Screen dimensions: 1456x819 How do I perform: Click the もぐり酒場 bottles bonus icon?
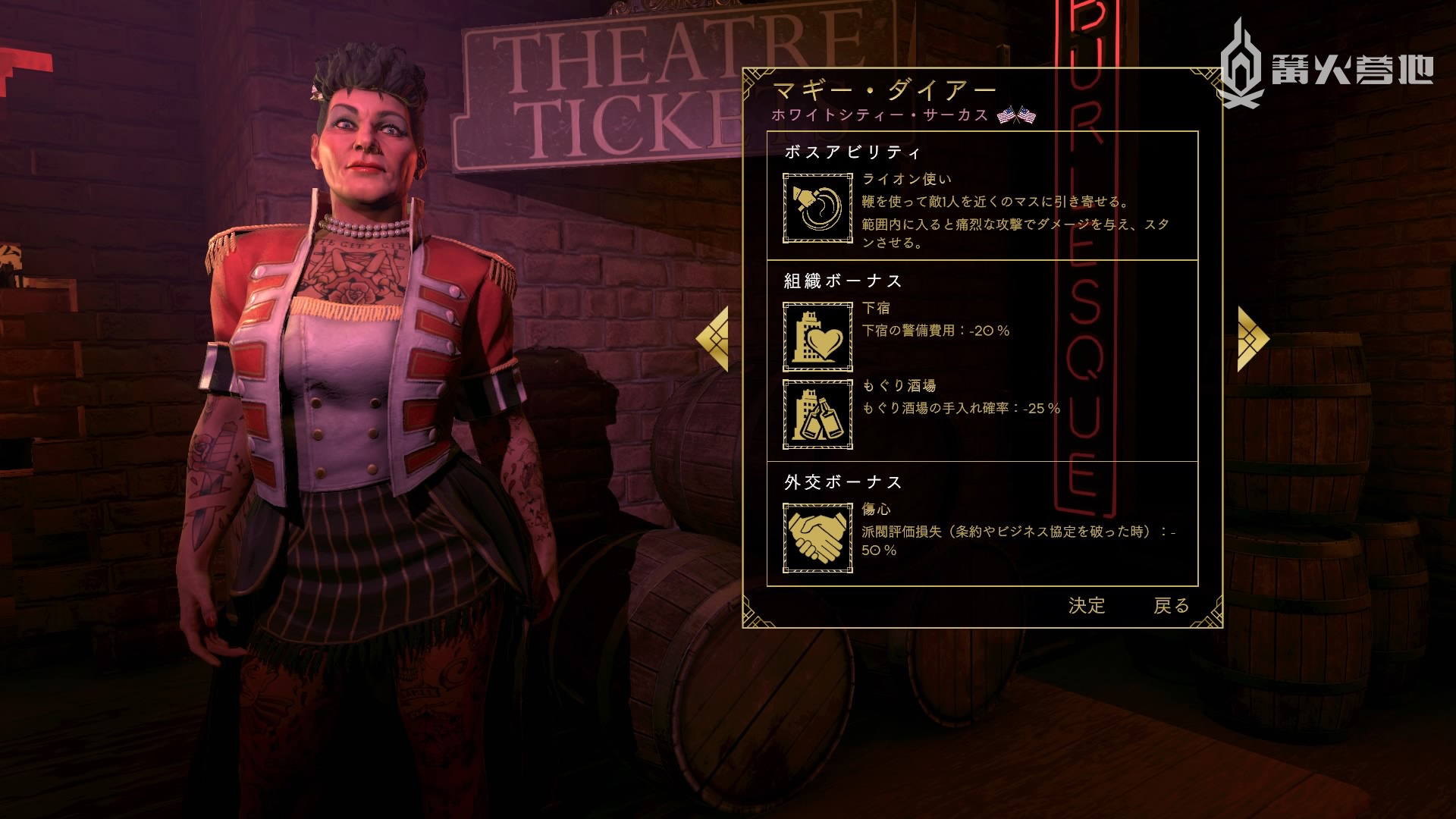pyautogui.click(x=817, y=414)
